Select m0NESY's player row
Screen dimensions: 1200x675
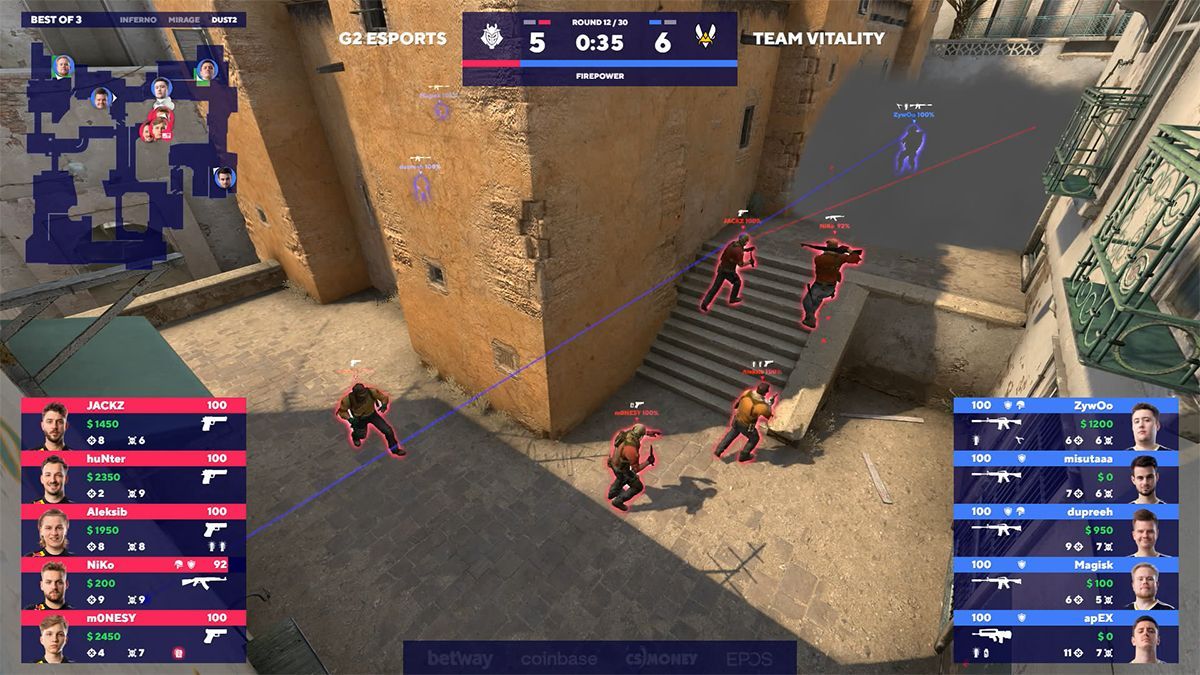[133, 636]
